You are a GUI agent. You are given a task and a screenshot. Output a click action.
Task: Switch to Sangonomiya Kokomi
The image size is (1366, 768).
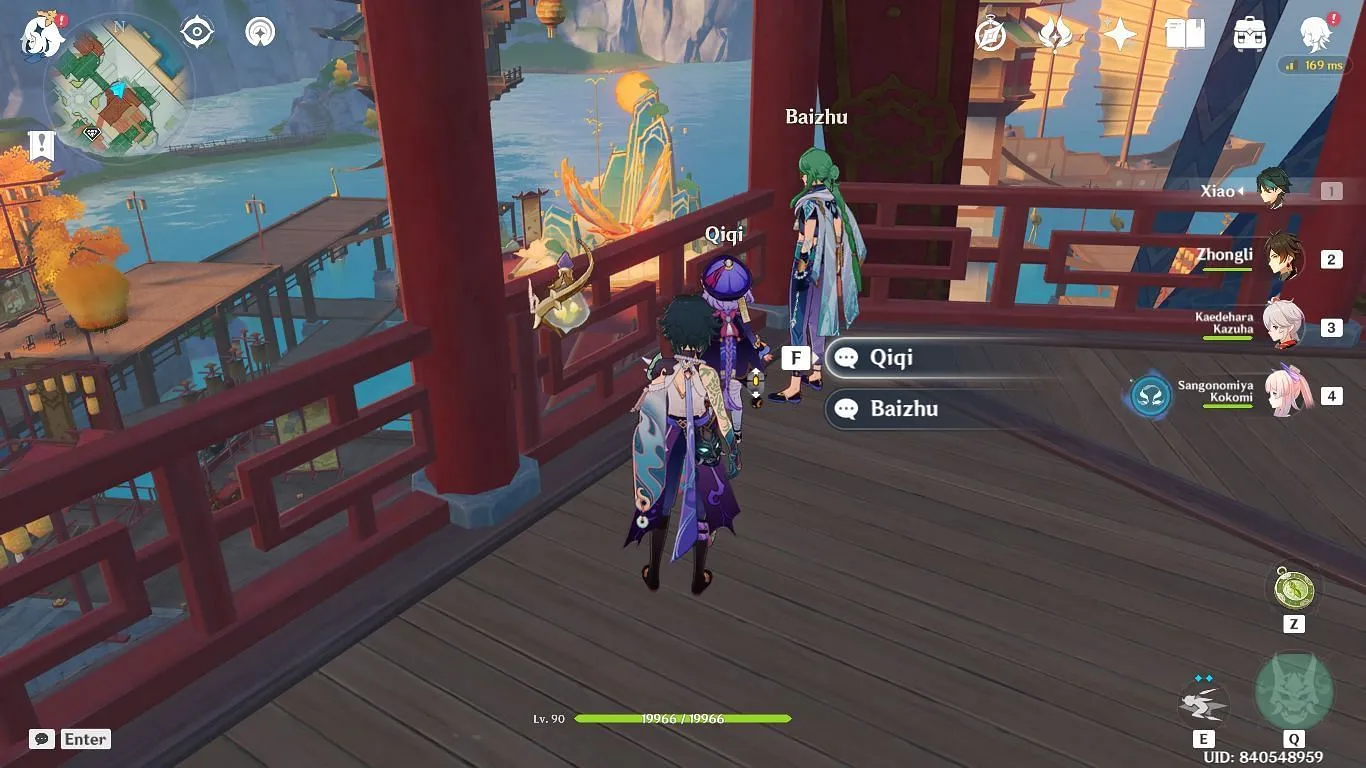click(x=1286, y=394)
